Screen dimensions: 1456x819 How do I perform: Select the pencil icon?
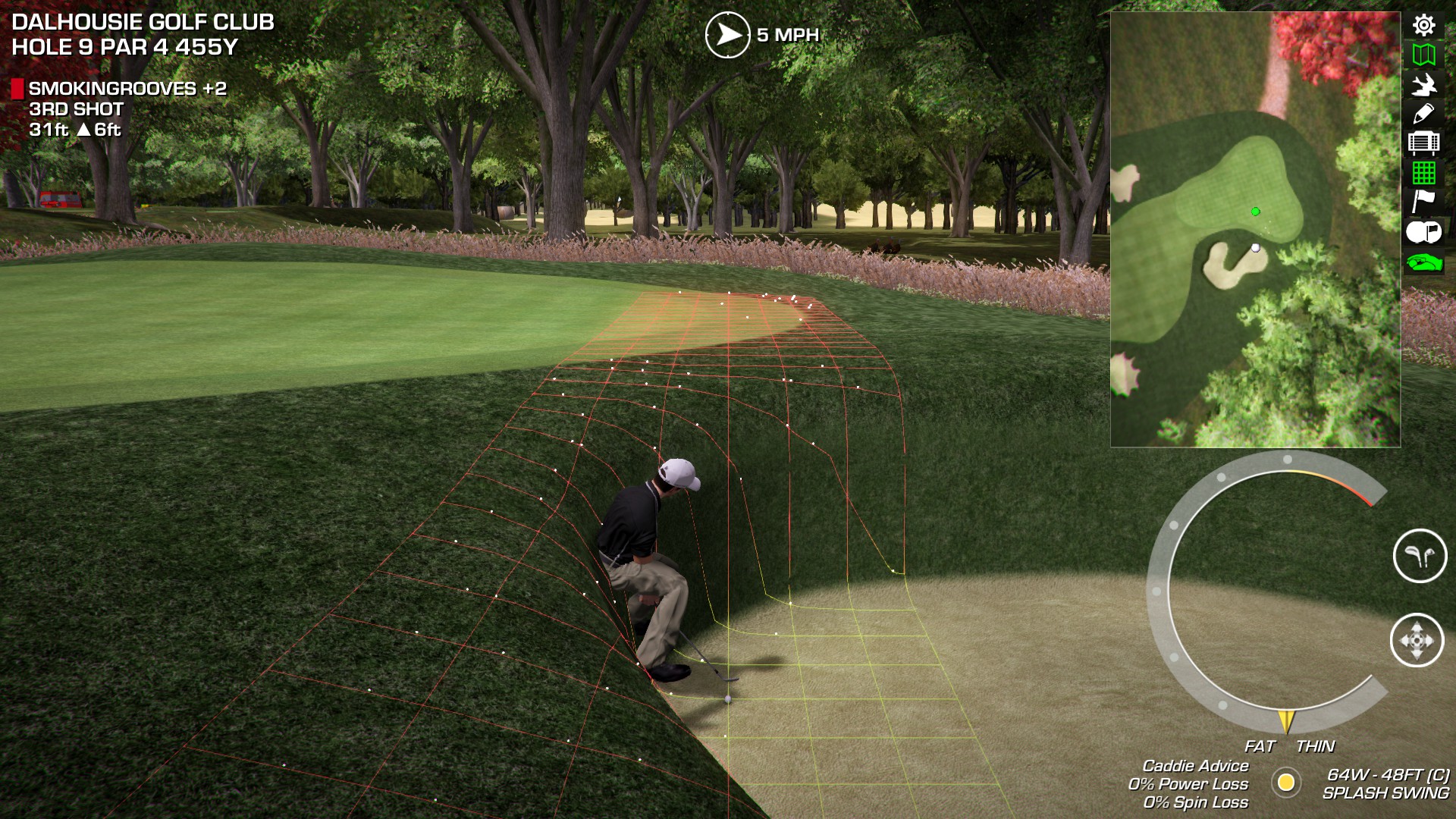[1423, 114]
